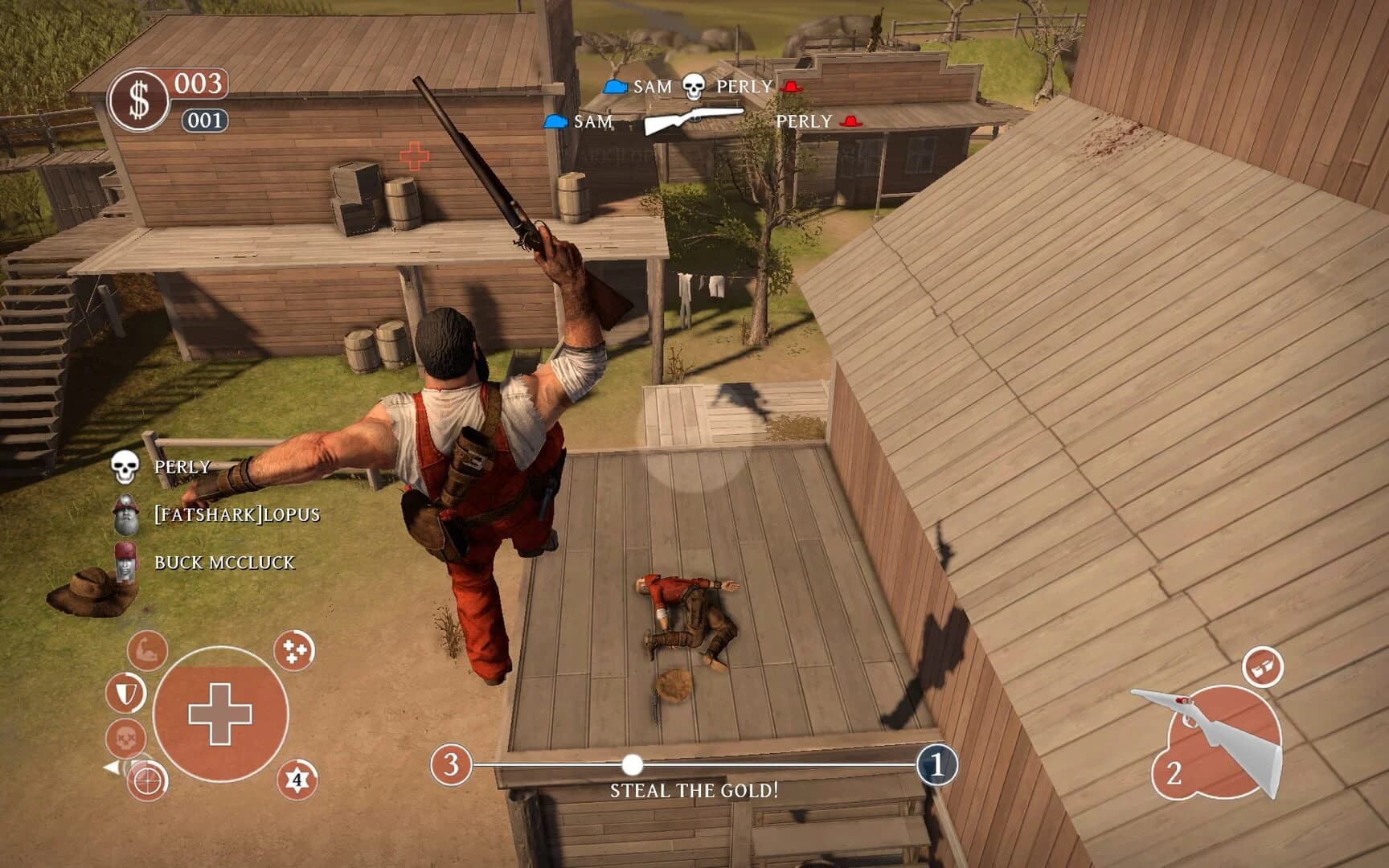The height and width of the screenshot is (868, 1389).
Task: Click the STEAL THE GOLD! objective text
Action: tap(694, 791)
